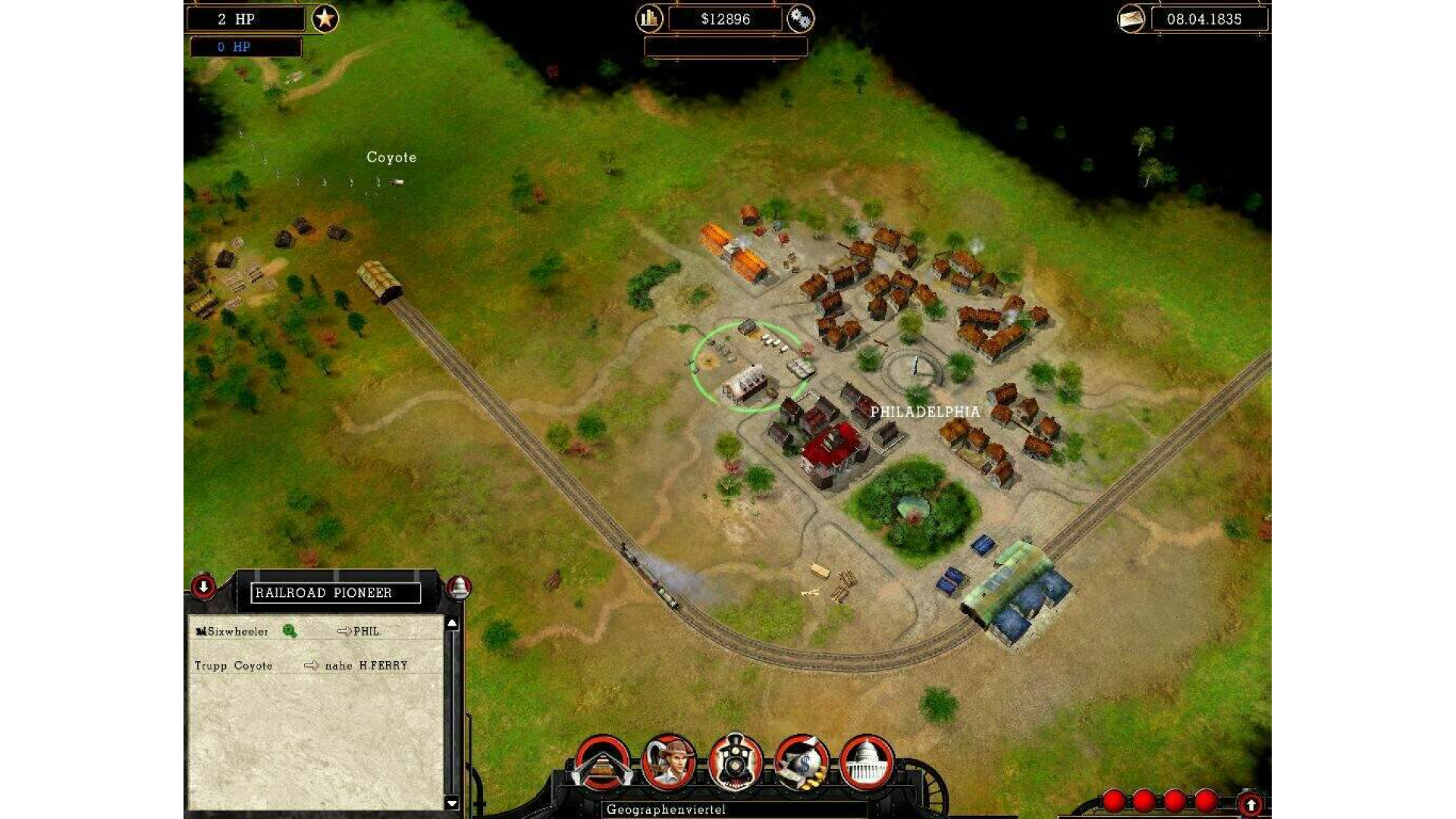
Task: Collapse the Railroad Pioneer panel with down arrow
Action: pos(203,586)
